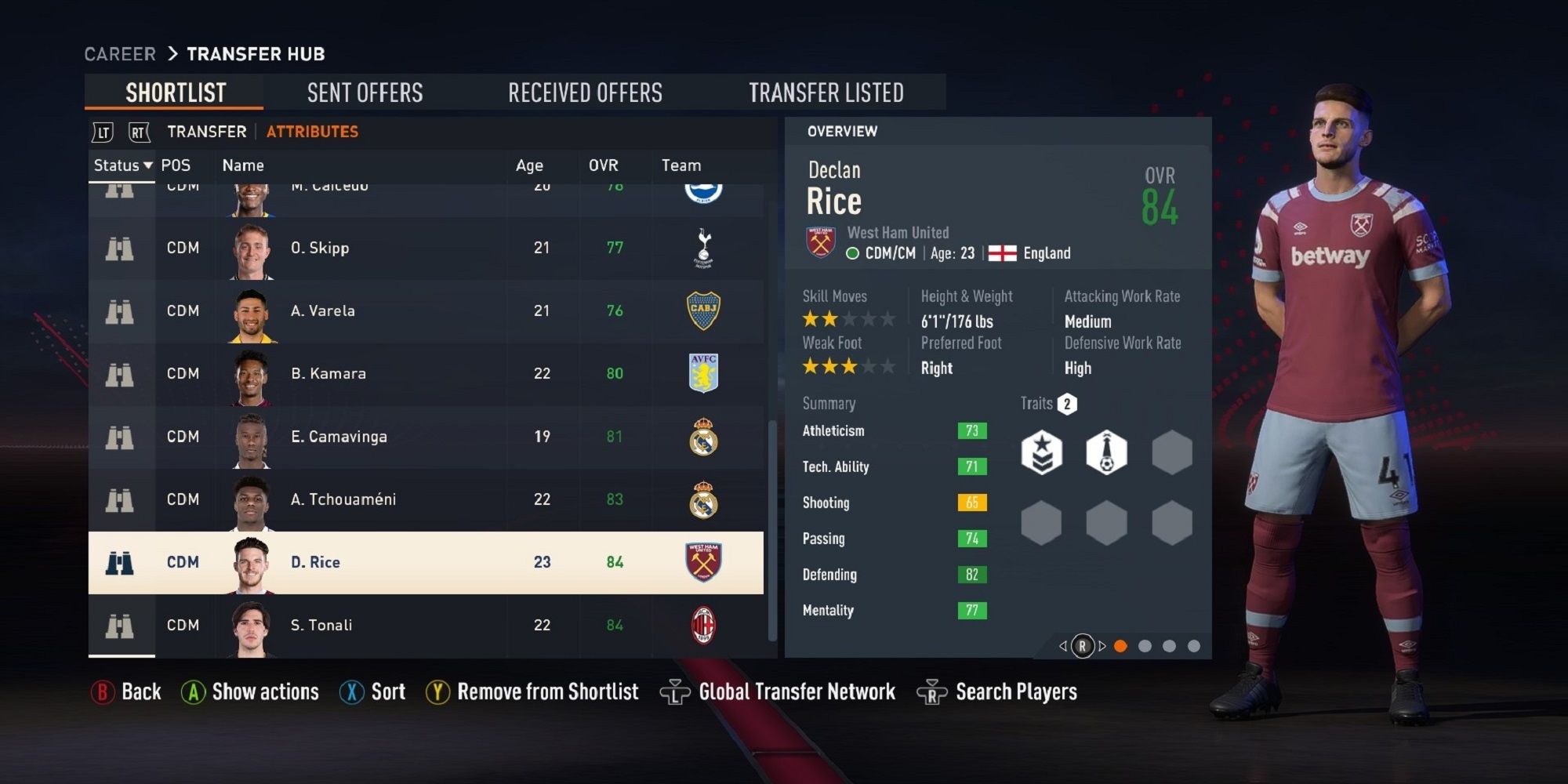
Task: Switch to the Received Offers tab
Action: click(585, 93)
